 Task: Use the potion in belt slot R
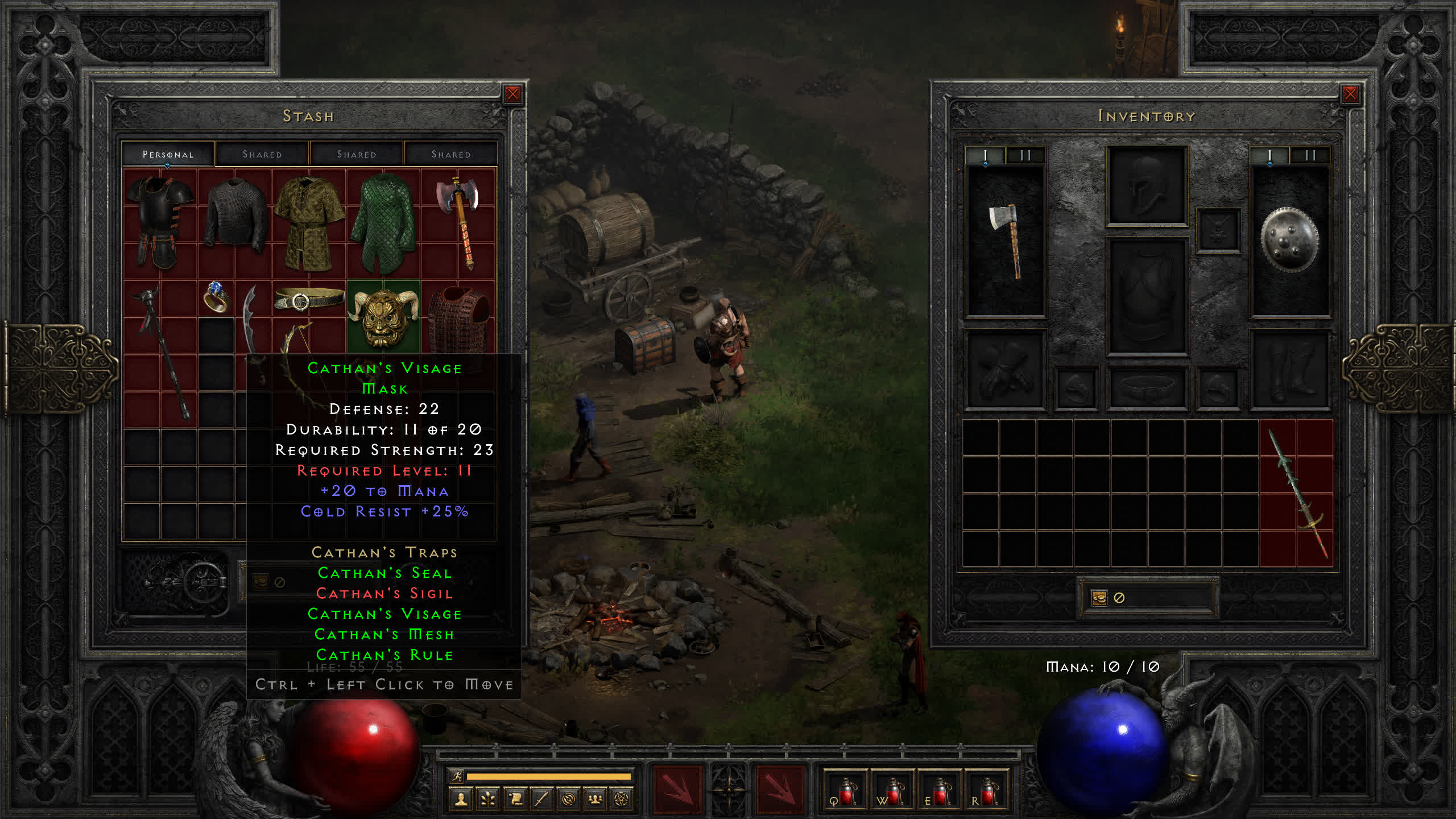pyautogui.click(x=987, y=791)
